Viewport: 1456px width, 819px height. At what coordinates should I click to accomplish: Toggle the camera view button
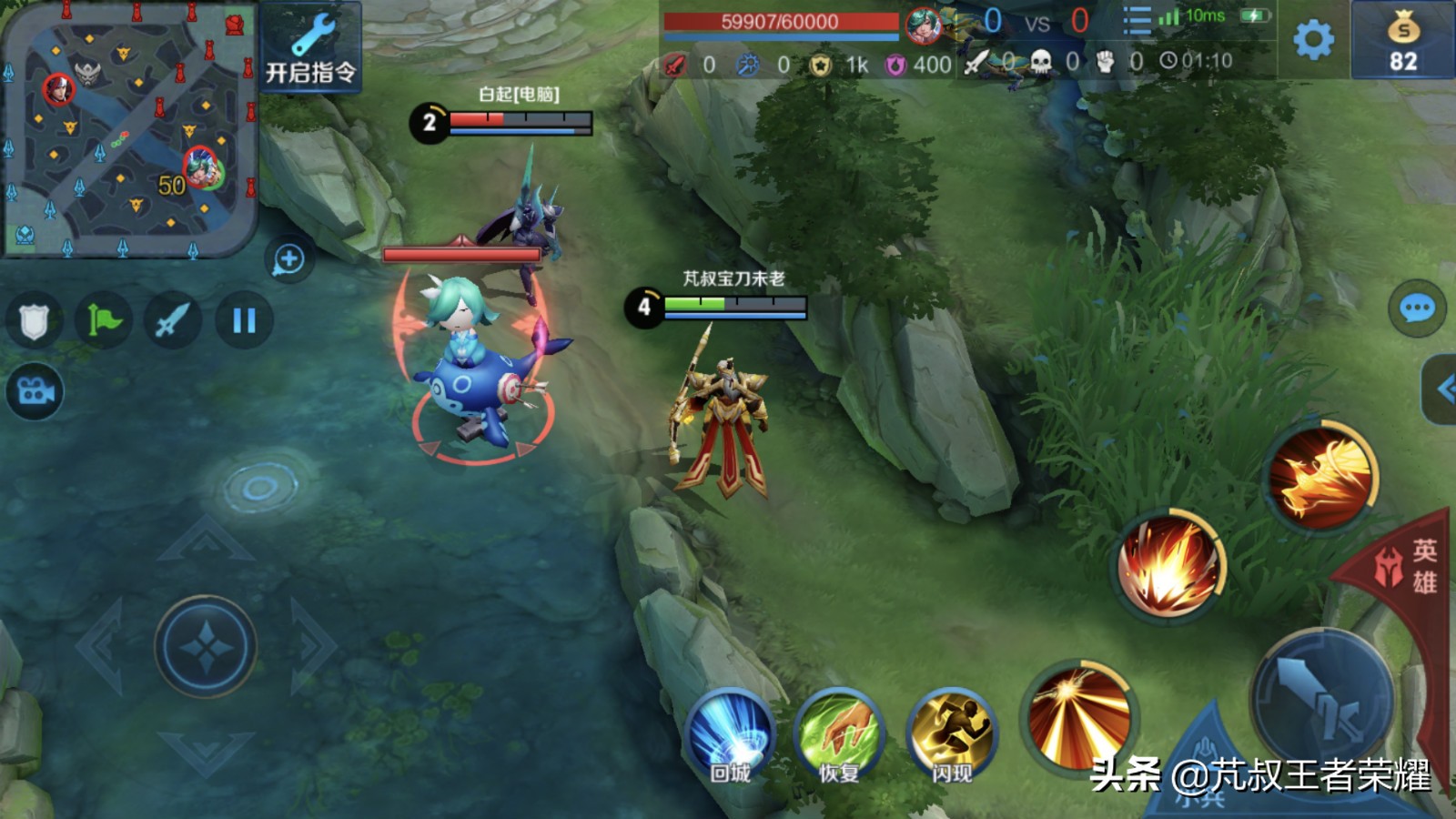coord(35,391)
